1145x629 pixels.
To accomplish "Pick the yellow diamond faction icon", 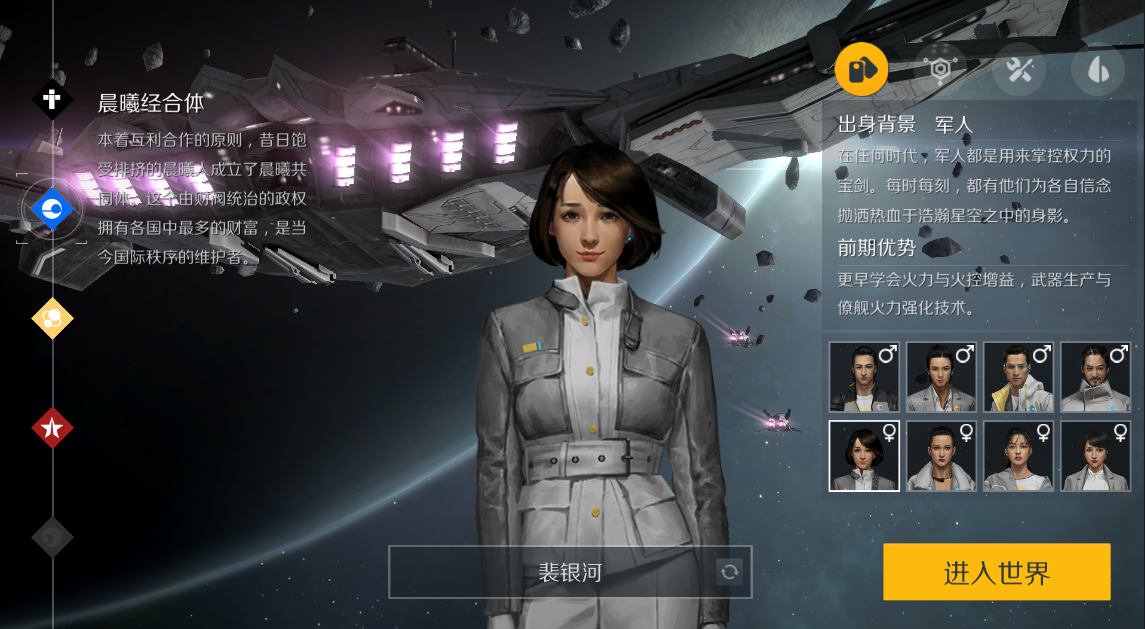I will pos(52,319).
